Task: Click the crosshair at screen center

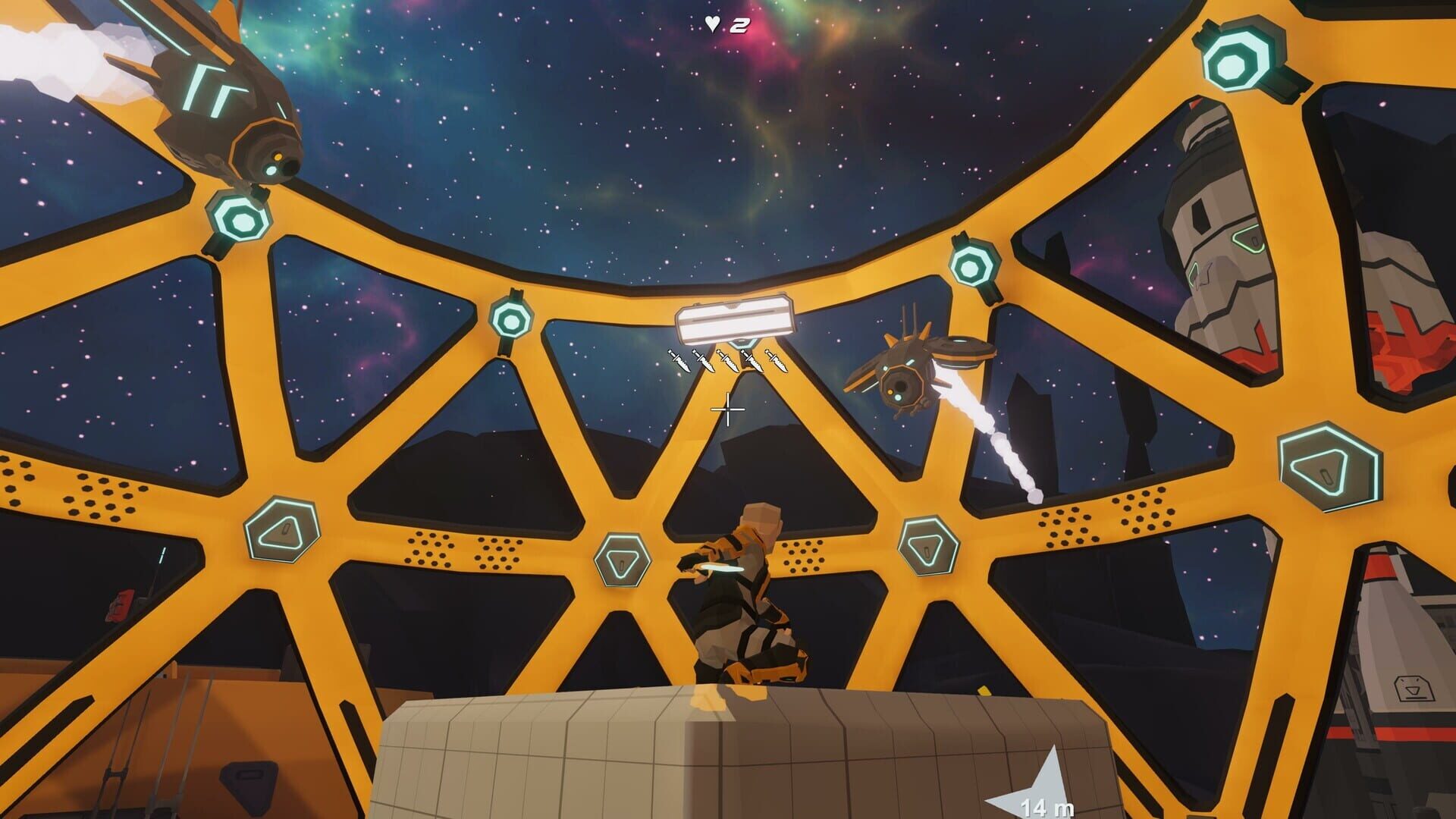Action: (727, 409)
